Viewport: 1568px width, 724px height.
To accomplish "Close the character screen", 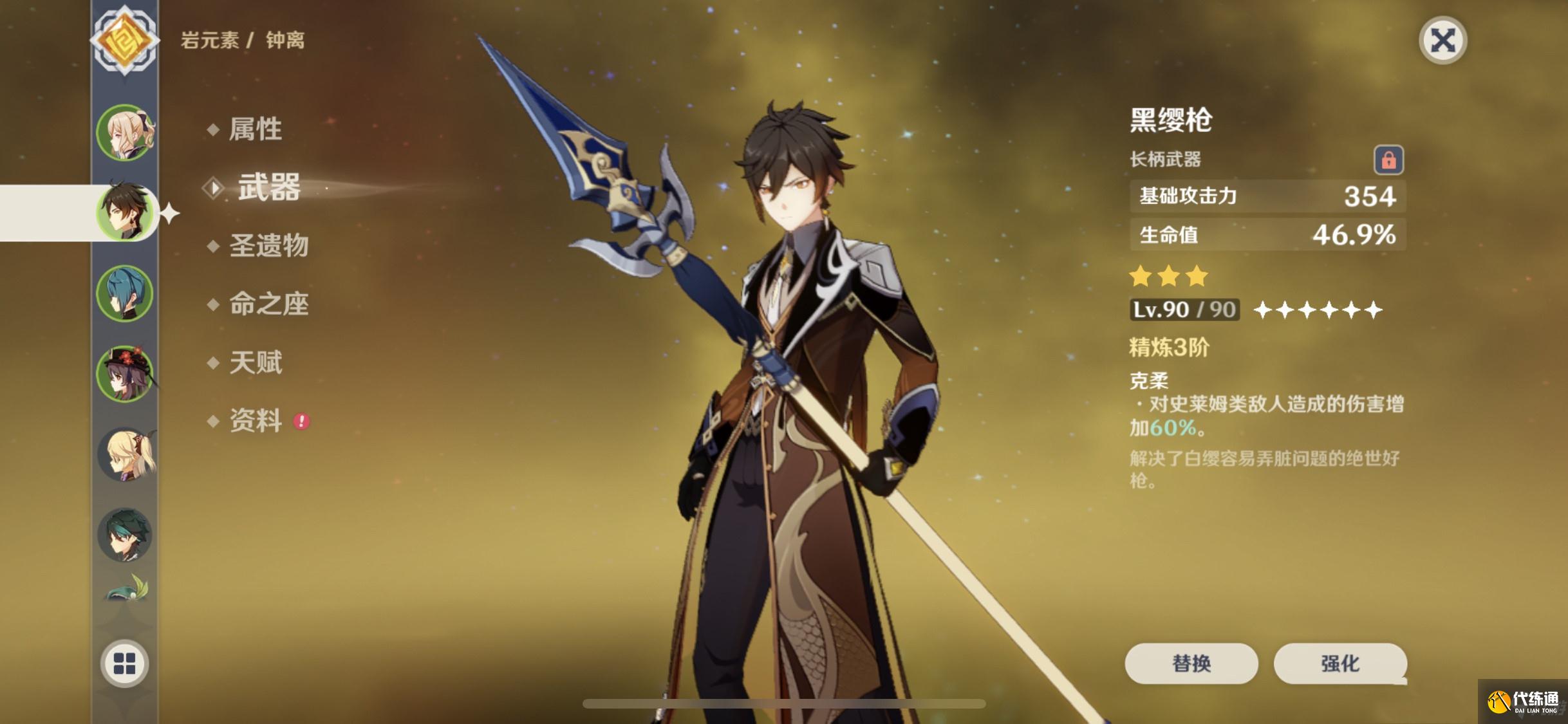I will [1442, 41].
